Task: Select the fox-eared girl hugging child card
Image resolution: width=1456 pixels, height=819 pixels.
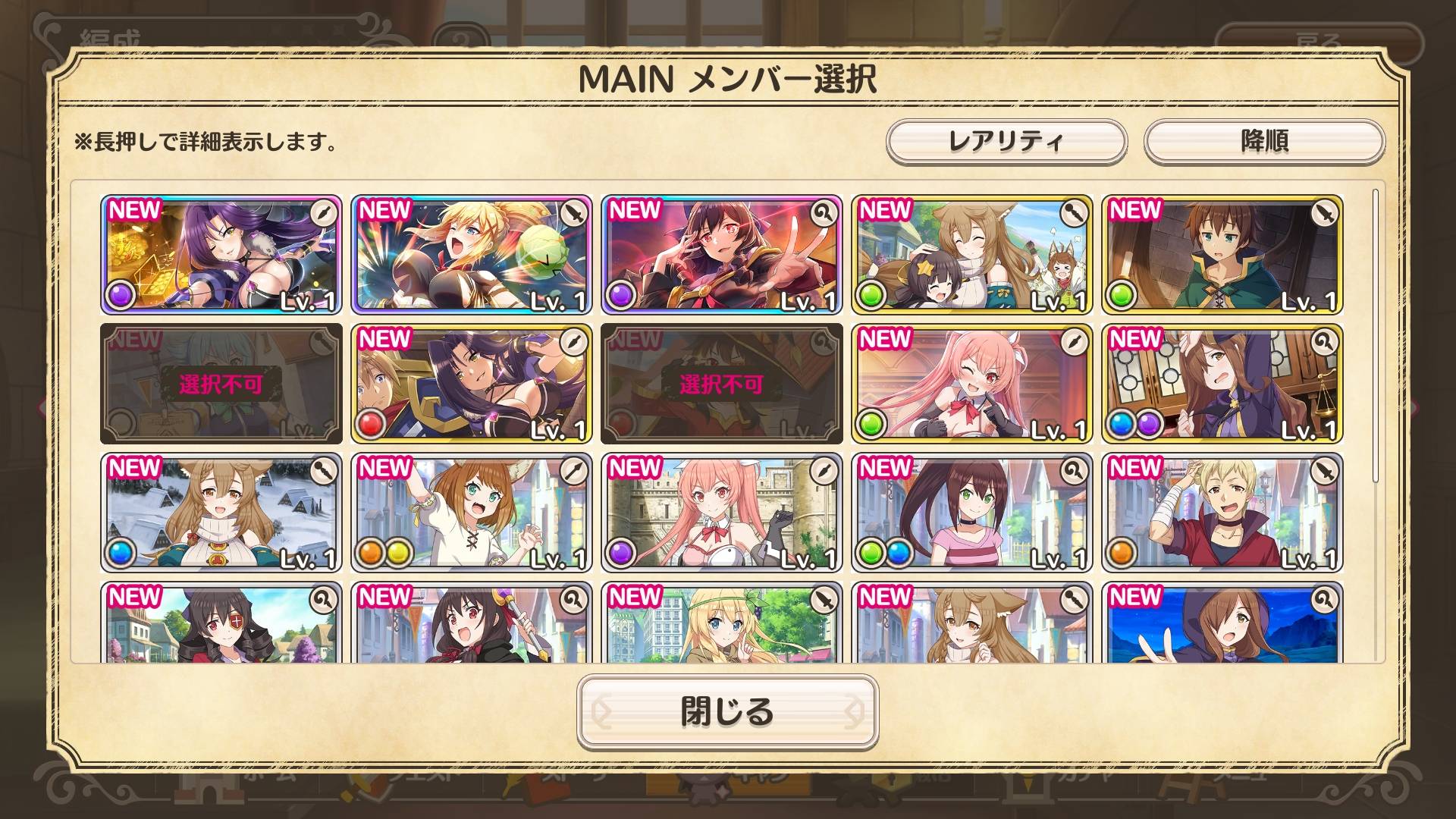Action: [x=971, y=255]
